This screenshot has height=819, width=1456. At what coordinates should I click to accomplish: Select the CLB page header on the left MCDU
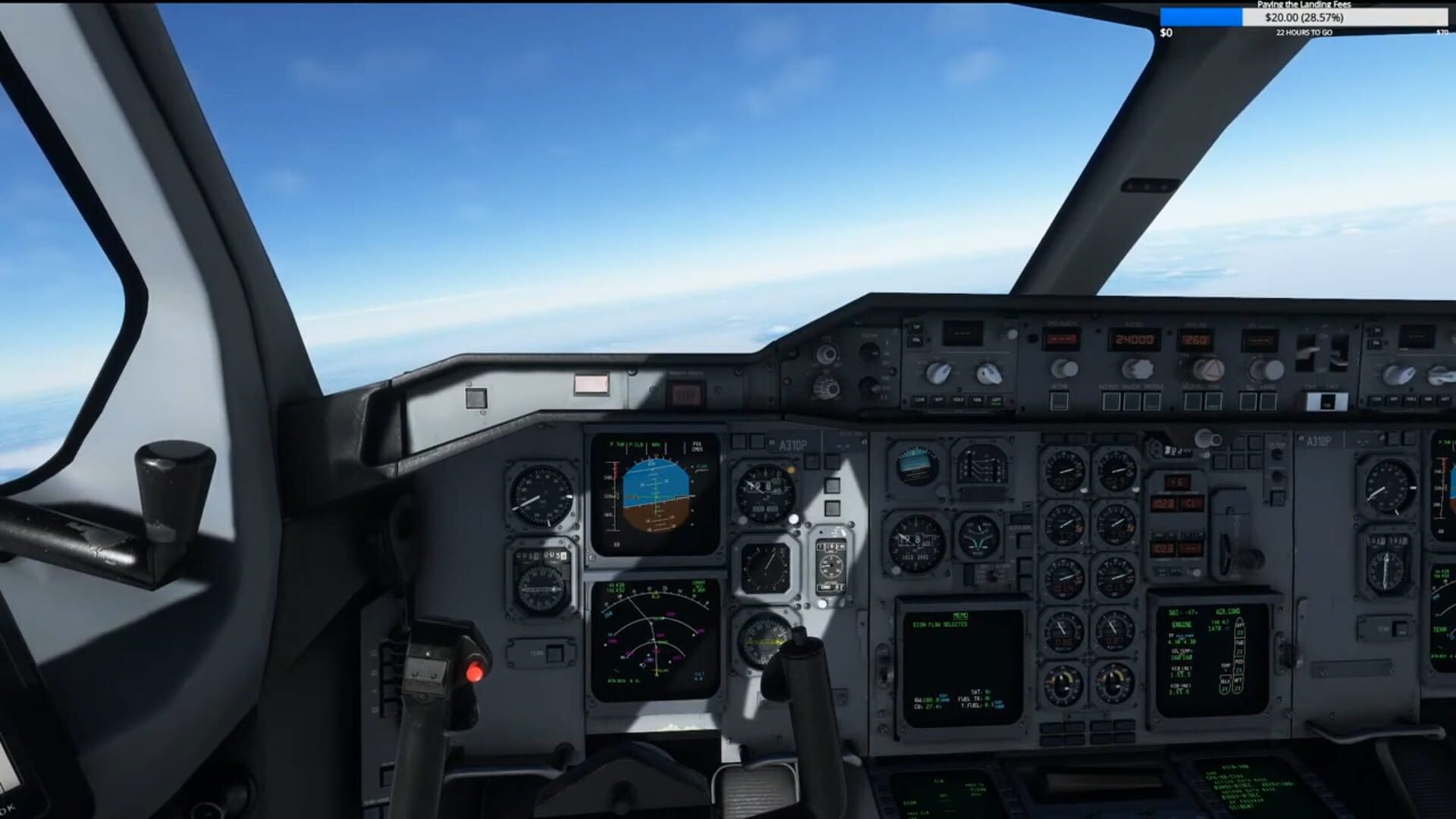[938, 781]
